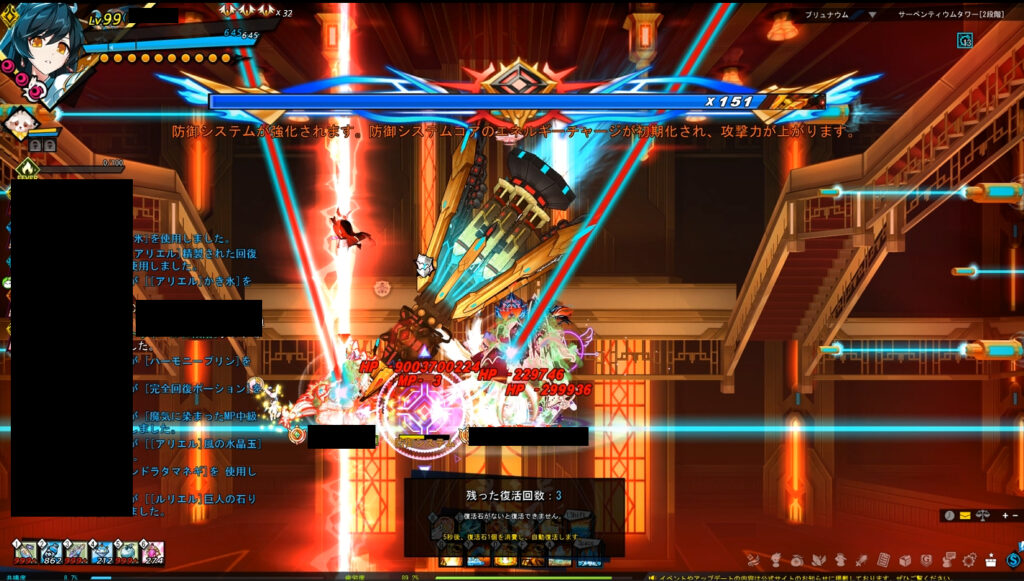Open the balance scales icon

point(983,515)
